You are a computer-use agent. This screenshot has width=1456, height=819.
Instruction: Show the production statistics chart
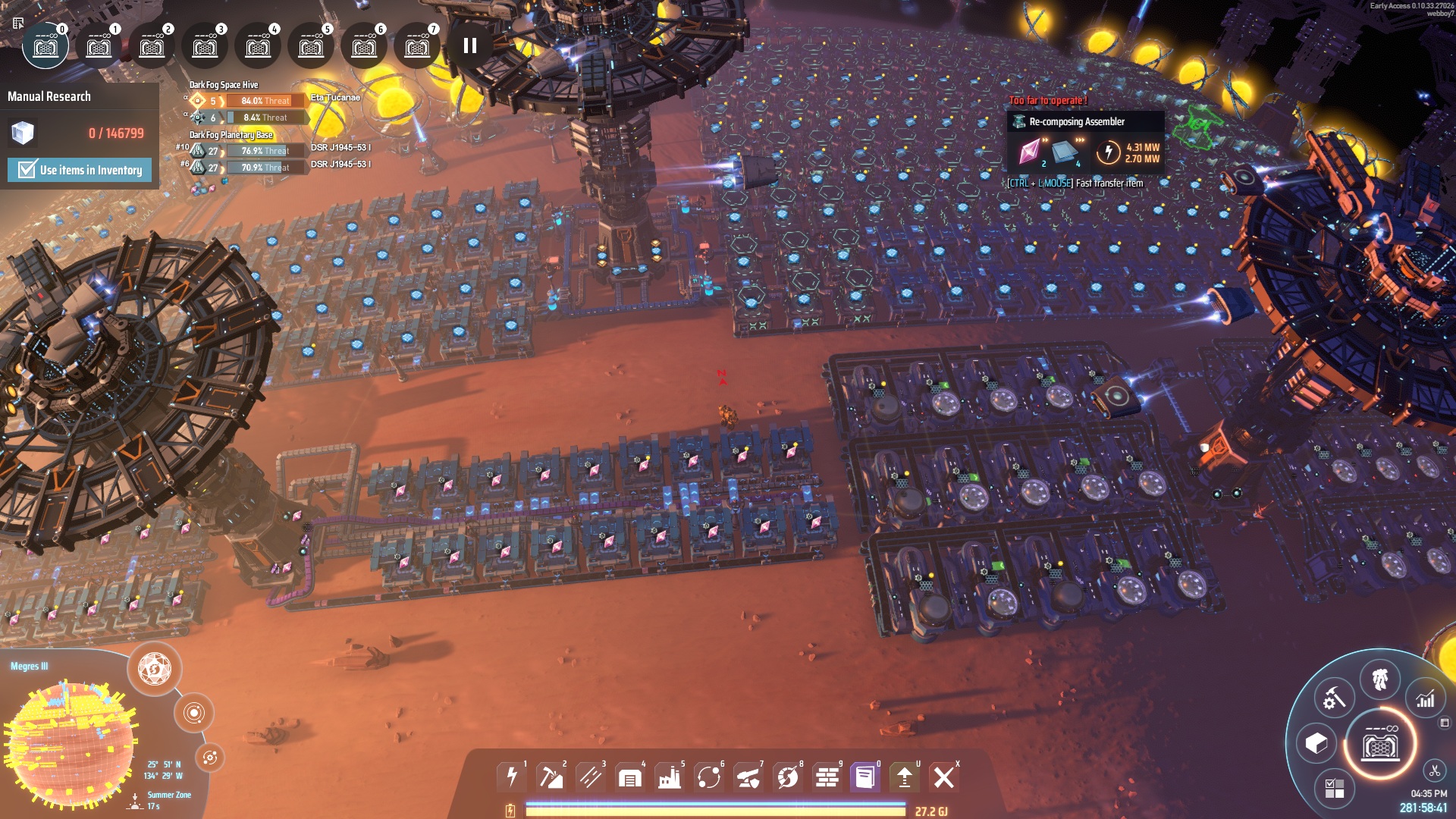coord(1426,699)
